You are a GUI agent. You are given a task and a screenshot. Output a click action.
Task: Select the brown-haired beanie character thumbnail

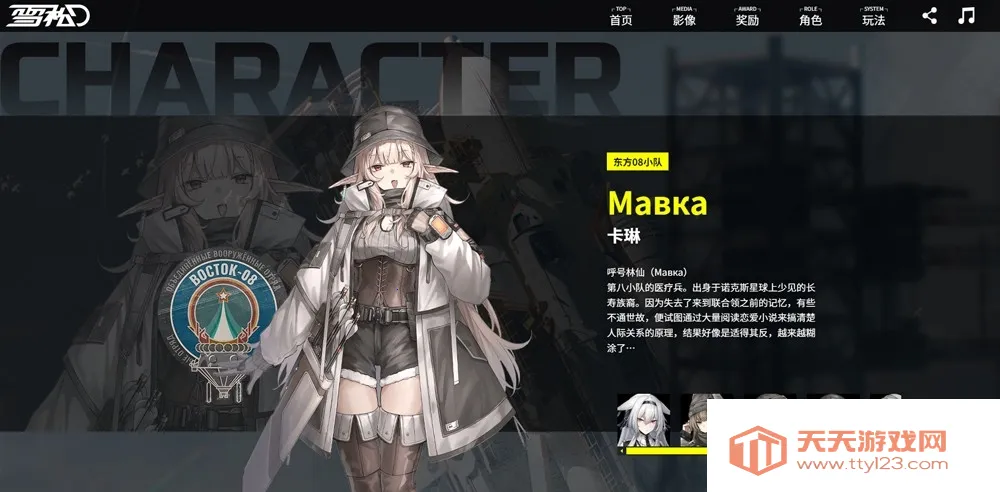coord(693,421)
